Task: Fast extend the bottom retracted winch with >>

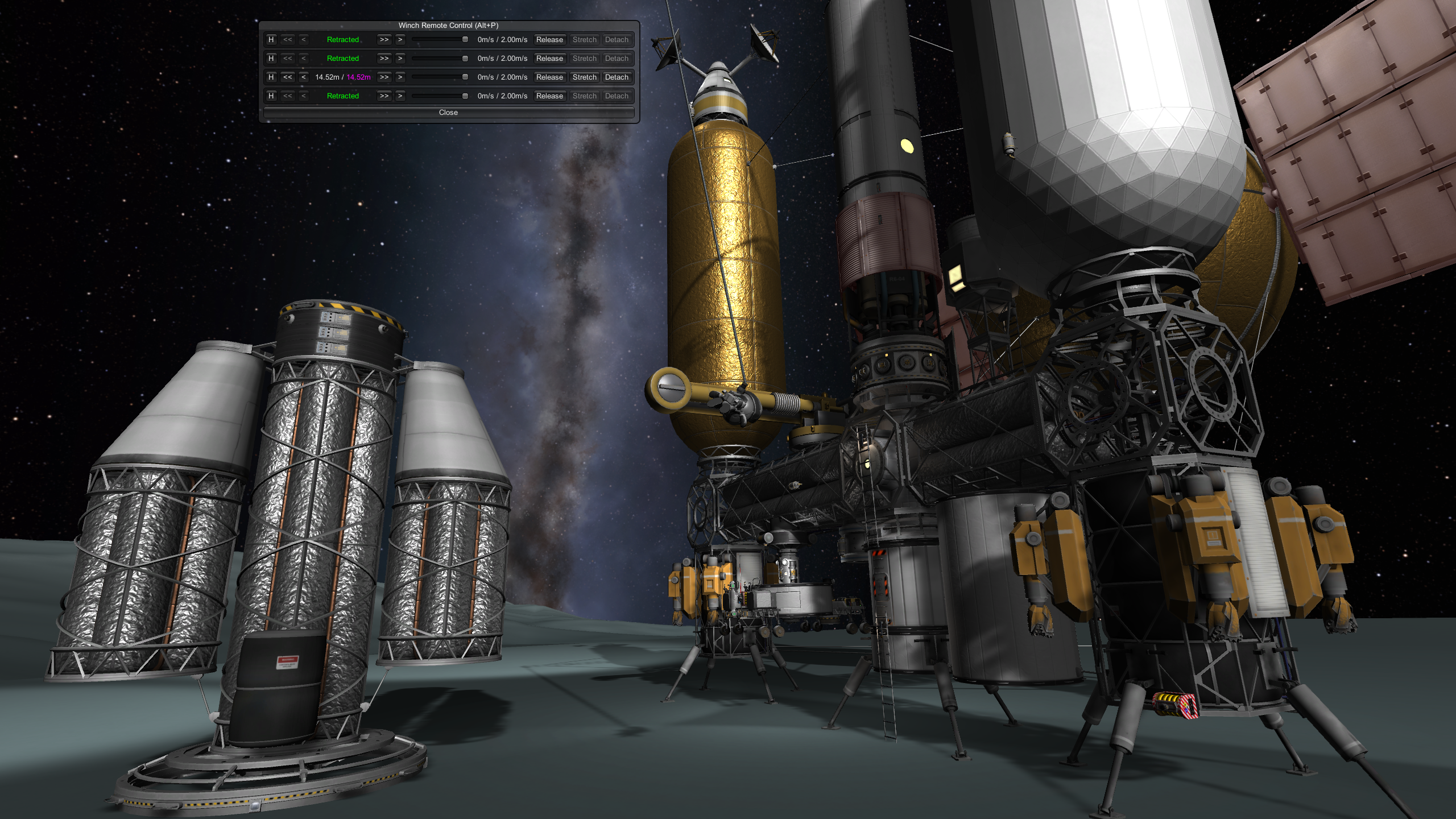Action: (x=384, y=96)
